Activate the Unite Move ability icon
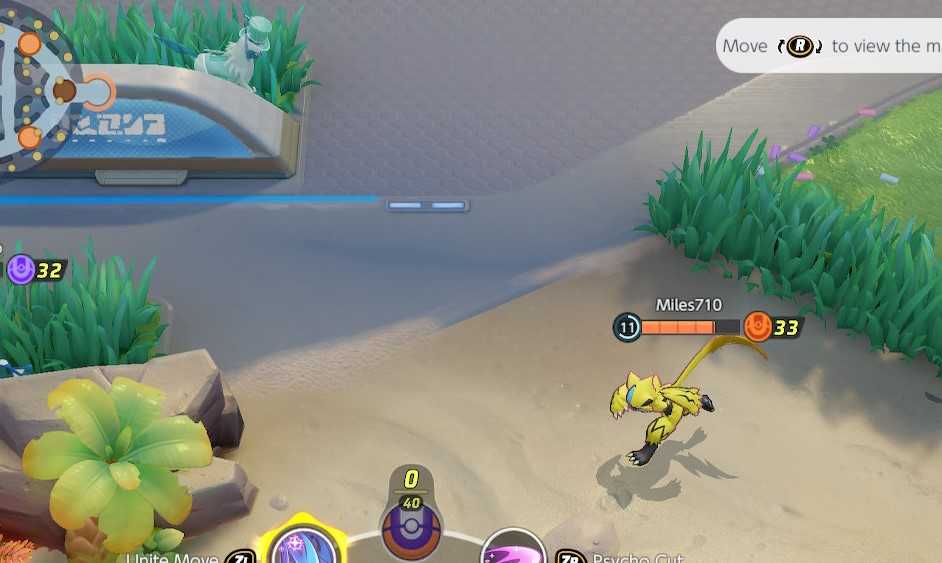Viewport: 942px width, 563px height. [x=302, y=546]
